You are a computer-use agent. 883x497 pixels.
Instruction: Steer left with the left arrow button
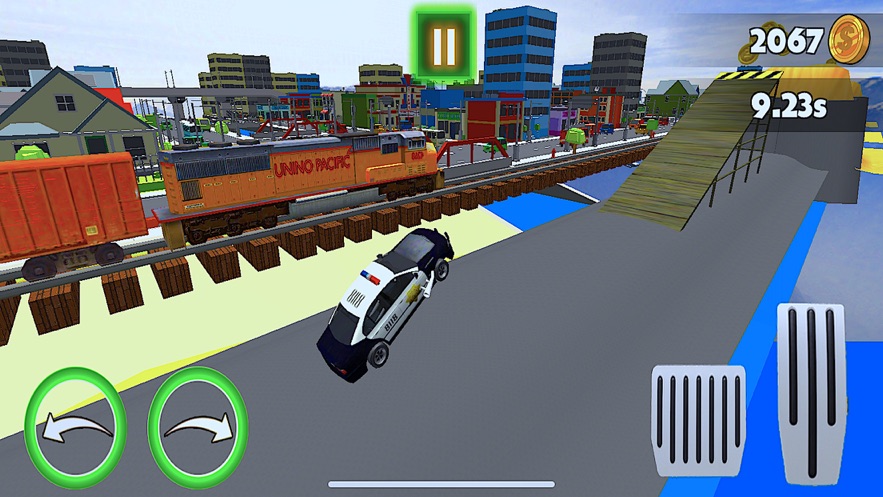point(75,427)
